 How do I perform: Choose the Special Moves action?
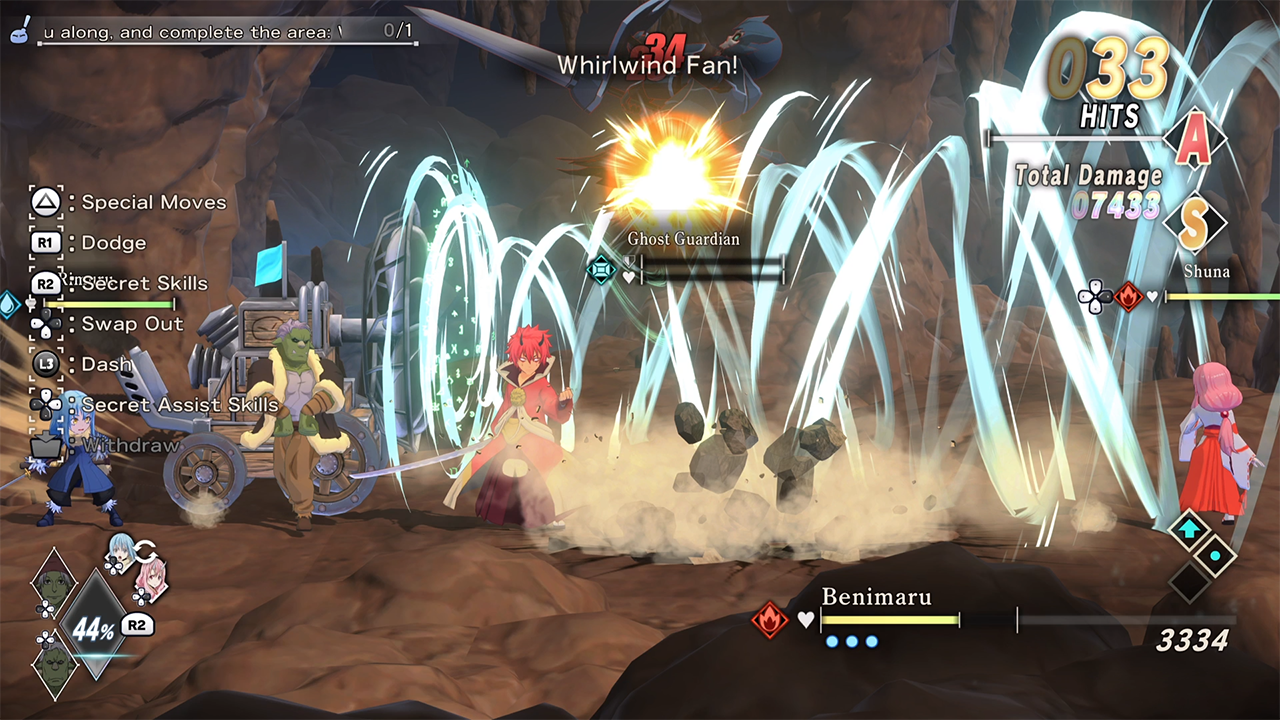tap(153, 202)
